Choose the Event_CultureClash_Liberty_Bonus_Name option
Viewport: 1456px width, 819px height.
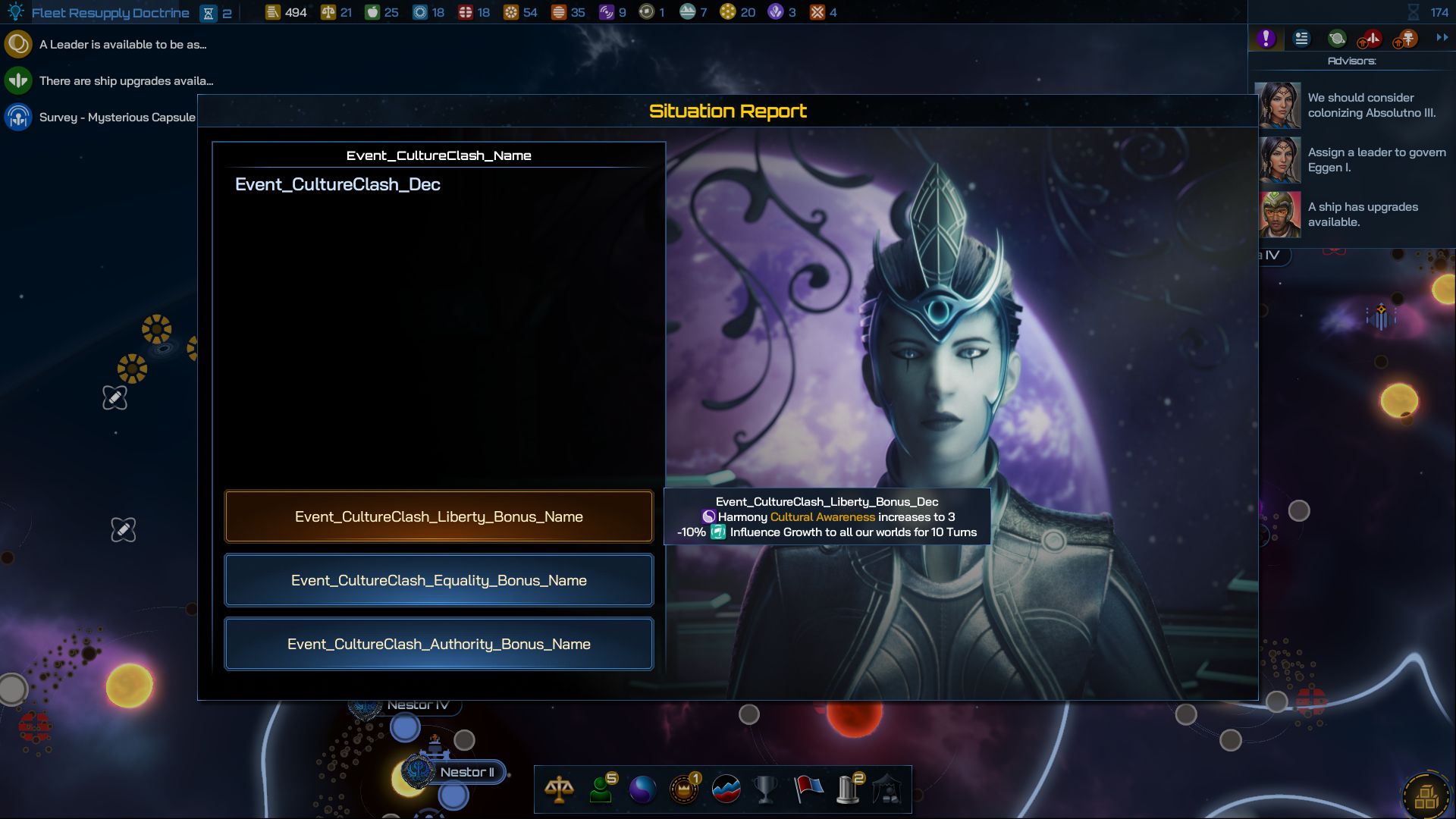coord(438,516)
